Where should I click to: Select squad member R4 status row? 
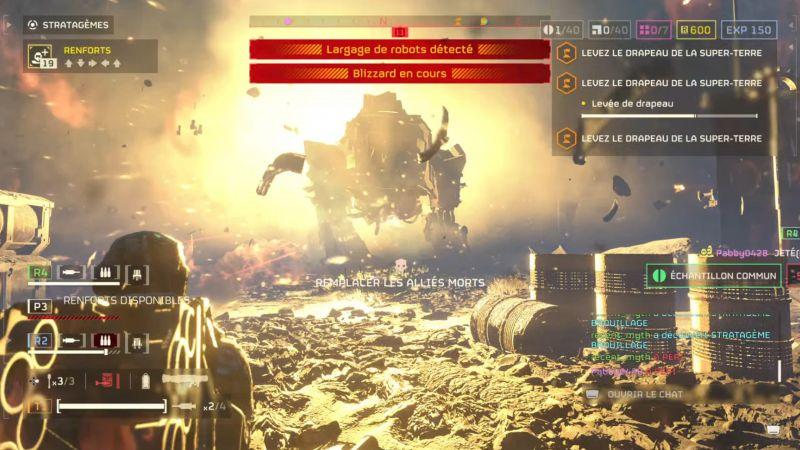(x=90, y=272)
